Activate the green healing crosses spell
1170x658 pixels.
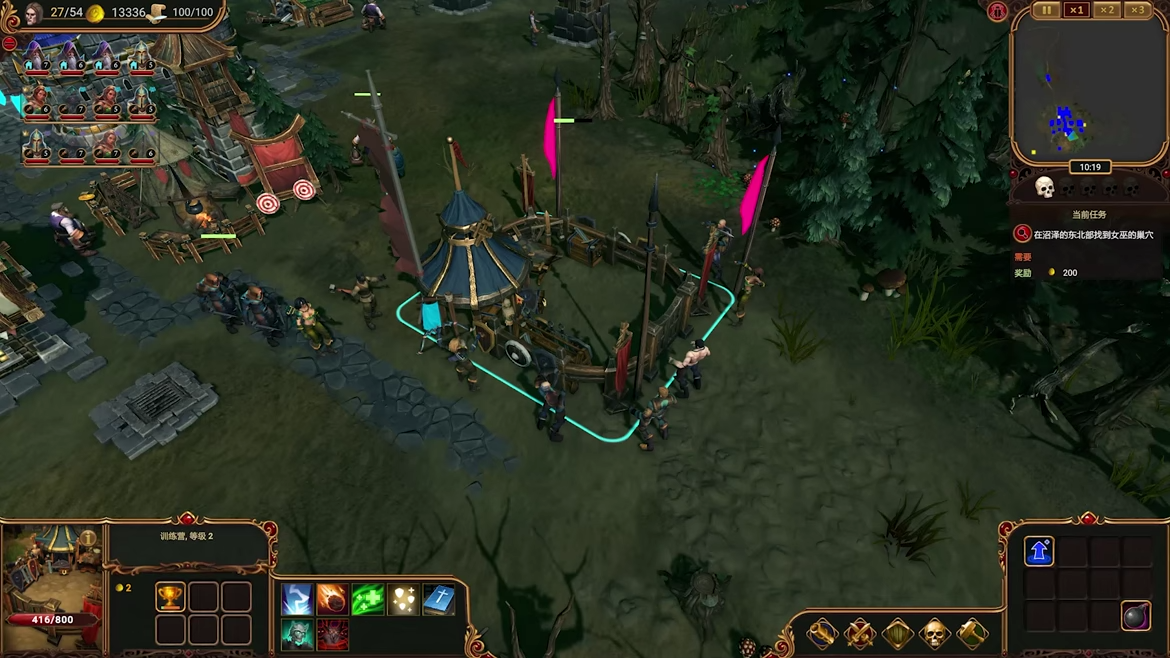(367, 599)
